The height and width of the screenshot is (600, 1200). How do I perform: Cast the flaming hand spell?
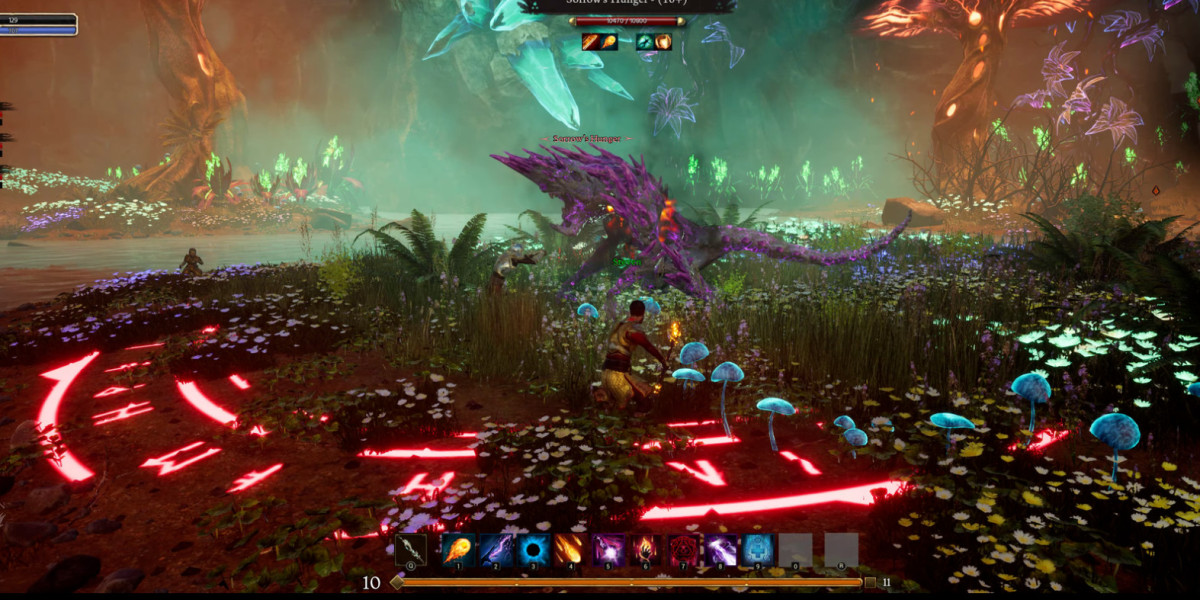[x=646, y=549]
